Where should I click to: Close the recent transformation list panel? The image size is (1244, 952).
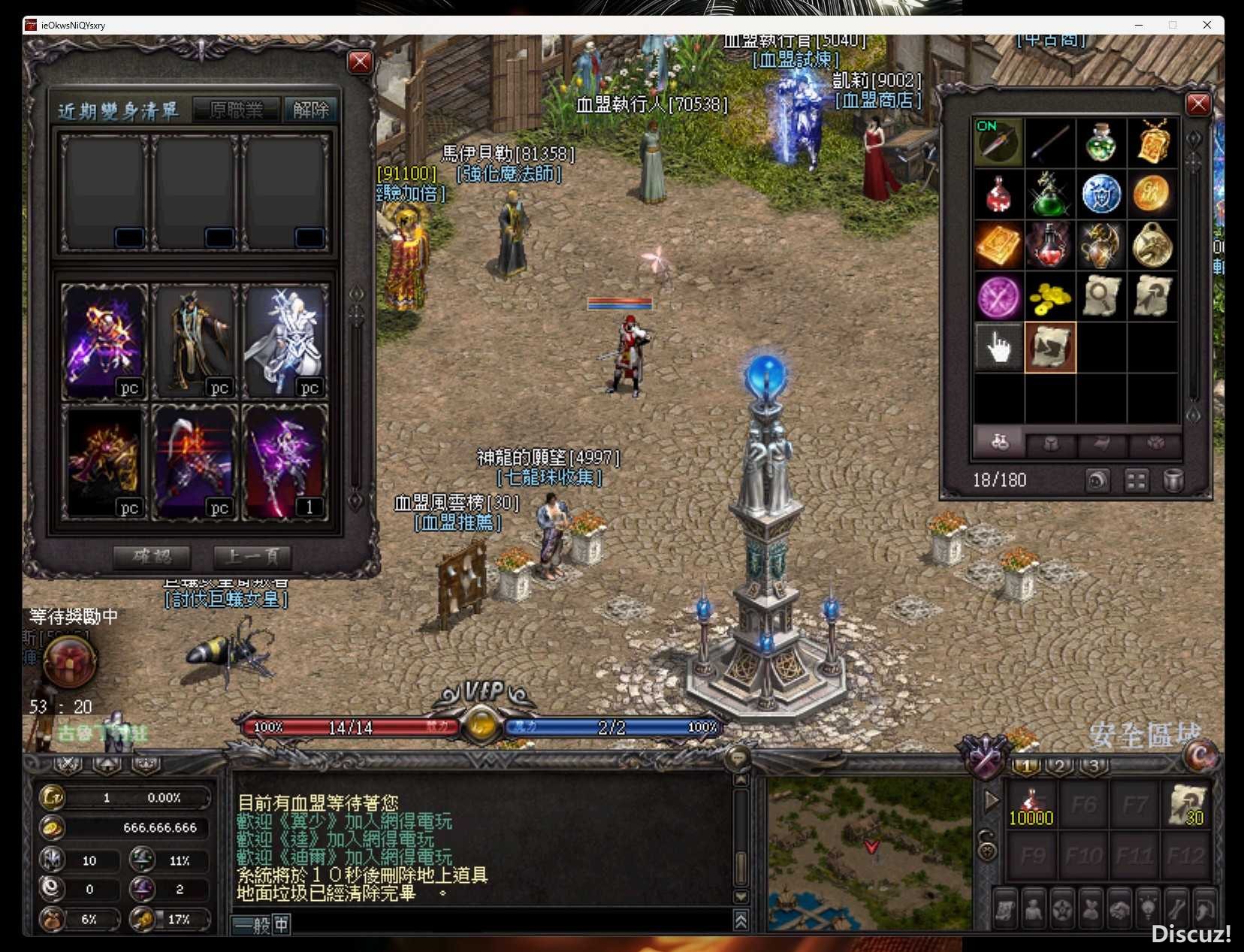(x=360, y=62)
